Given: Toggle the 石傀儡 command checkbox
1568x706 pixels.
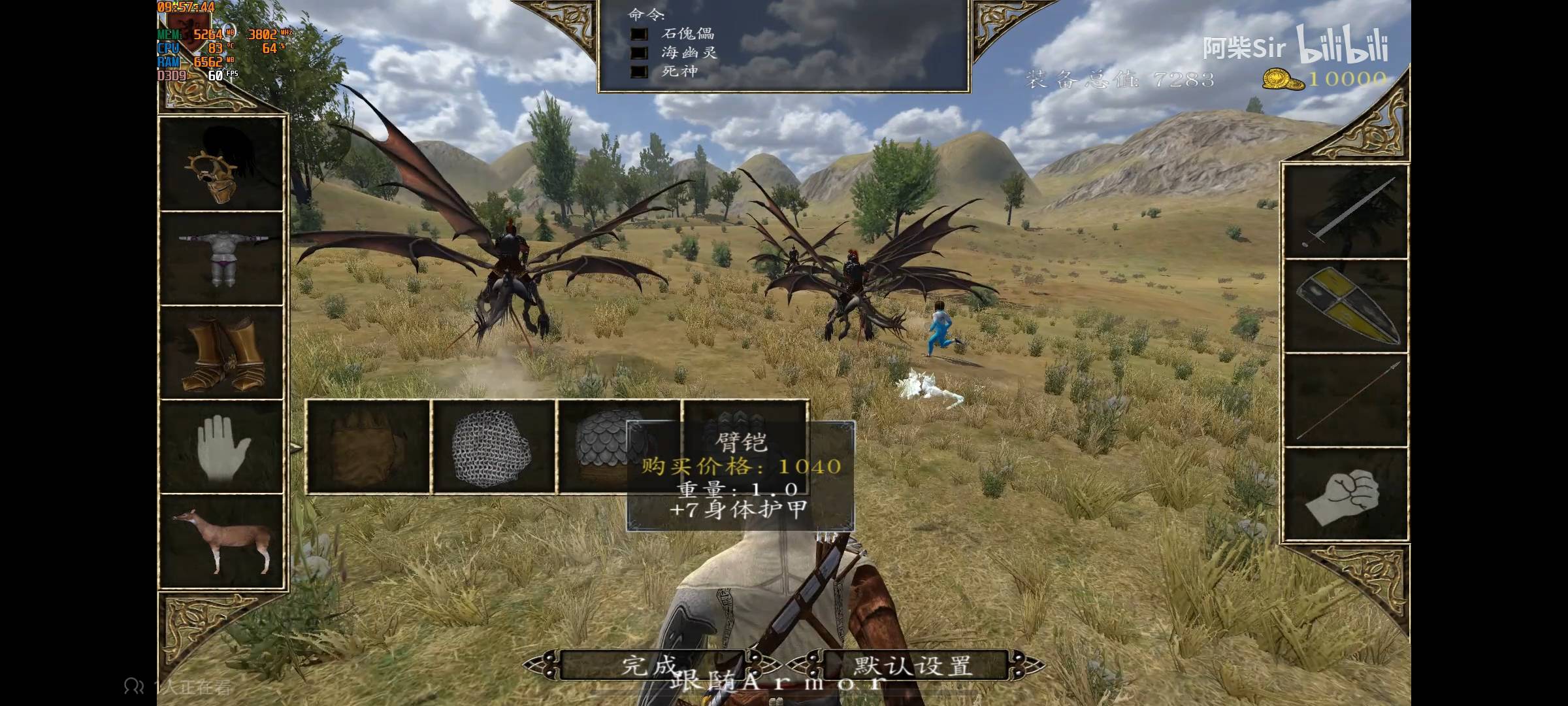Looking at the screenshot, I should click(638, 34).
